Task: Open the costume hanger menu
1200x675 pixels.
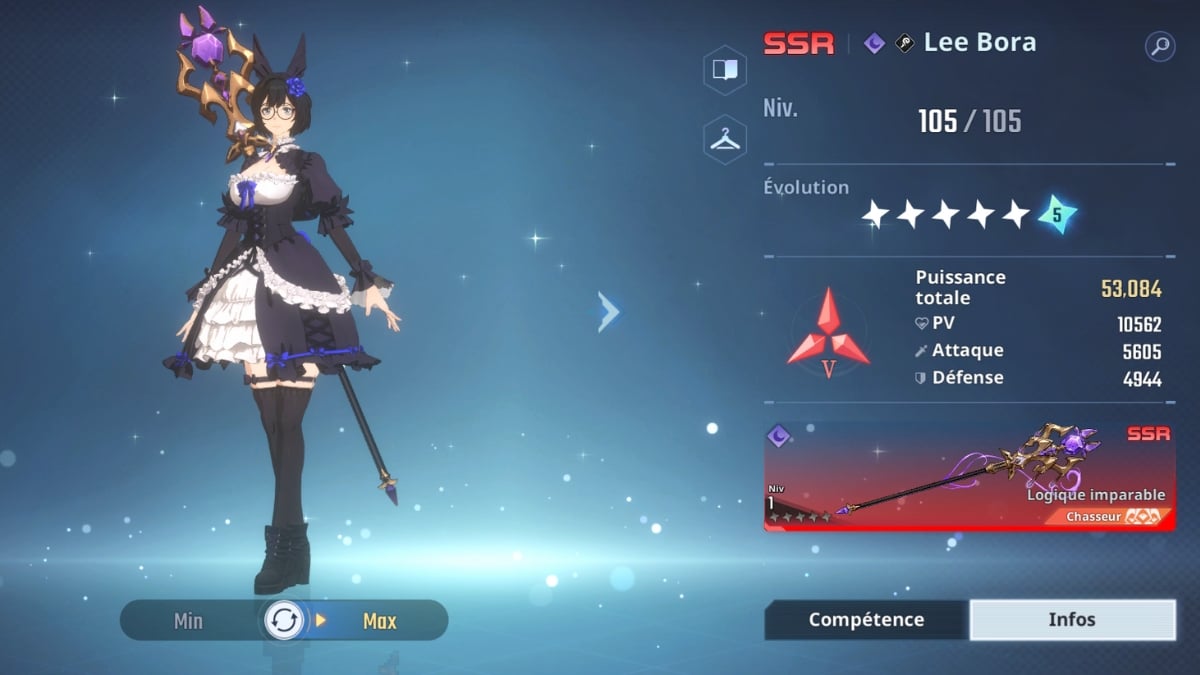Action: (x=724, y=140)
